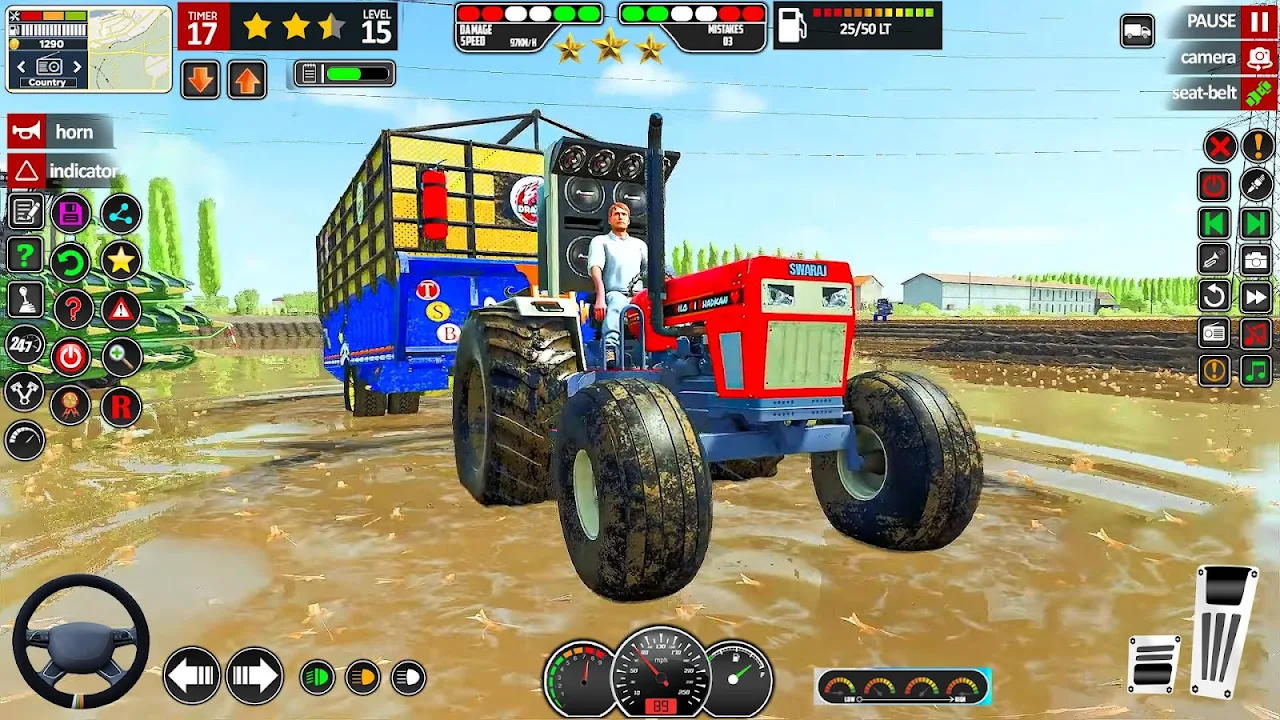Switch the camera view
This screenshot has height=720, width=1280.
[1258, 58]
